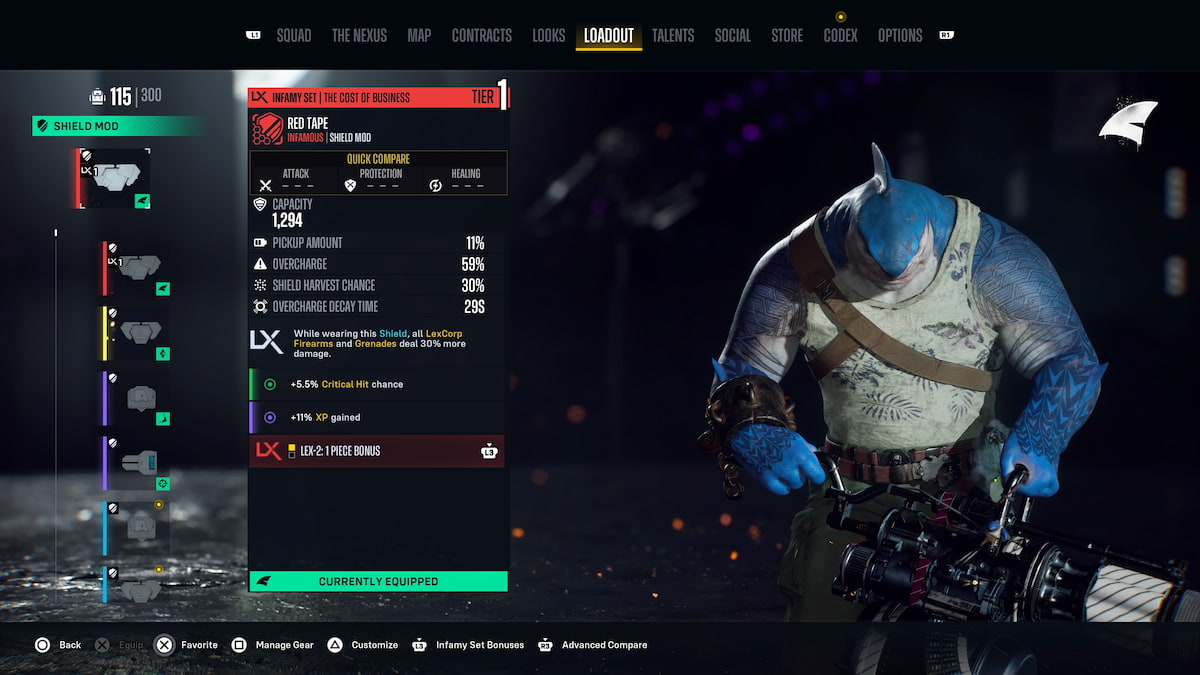This screenshot has height=675, width=1200.
Task: Visit the Store tab
Action: [x=787, y=36]
